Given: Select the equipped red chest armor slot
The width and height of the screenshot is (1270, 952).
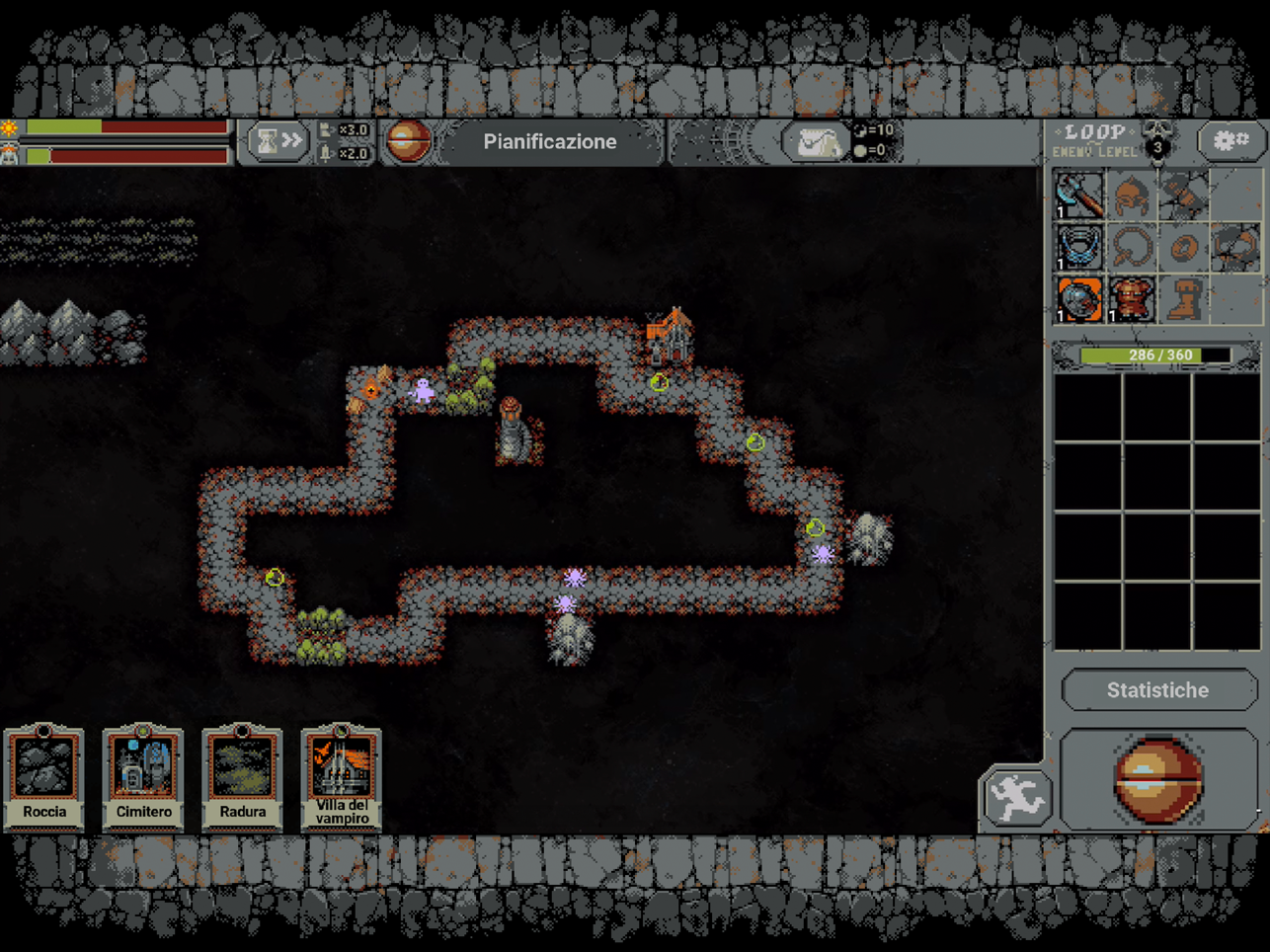Looking at the screenshot, I should click(1131, 298).
